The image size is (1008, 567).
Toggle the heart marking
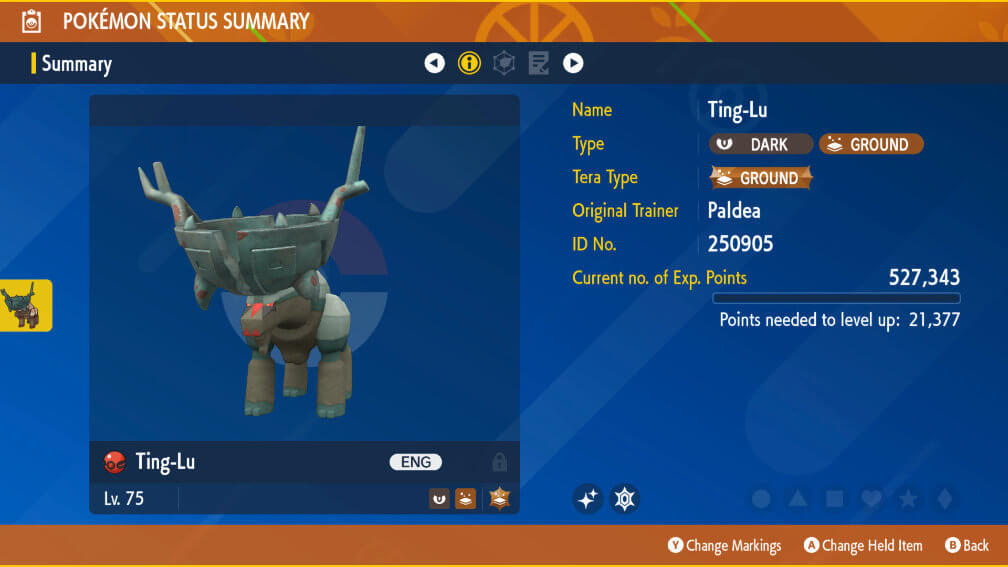871,498
